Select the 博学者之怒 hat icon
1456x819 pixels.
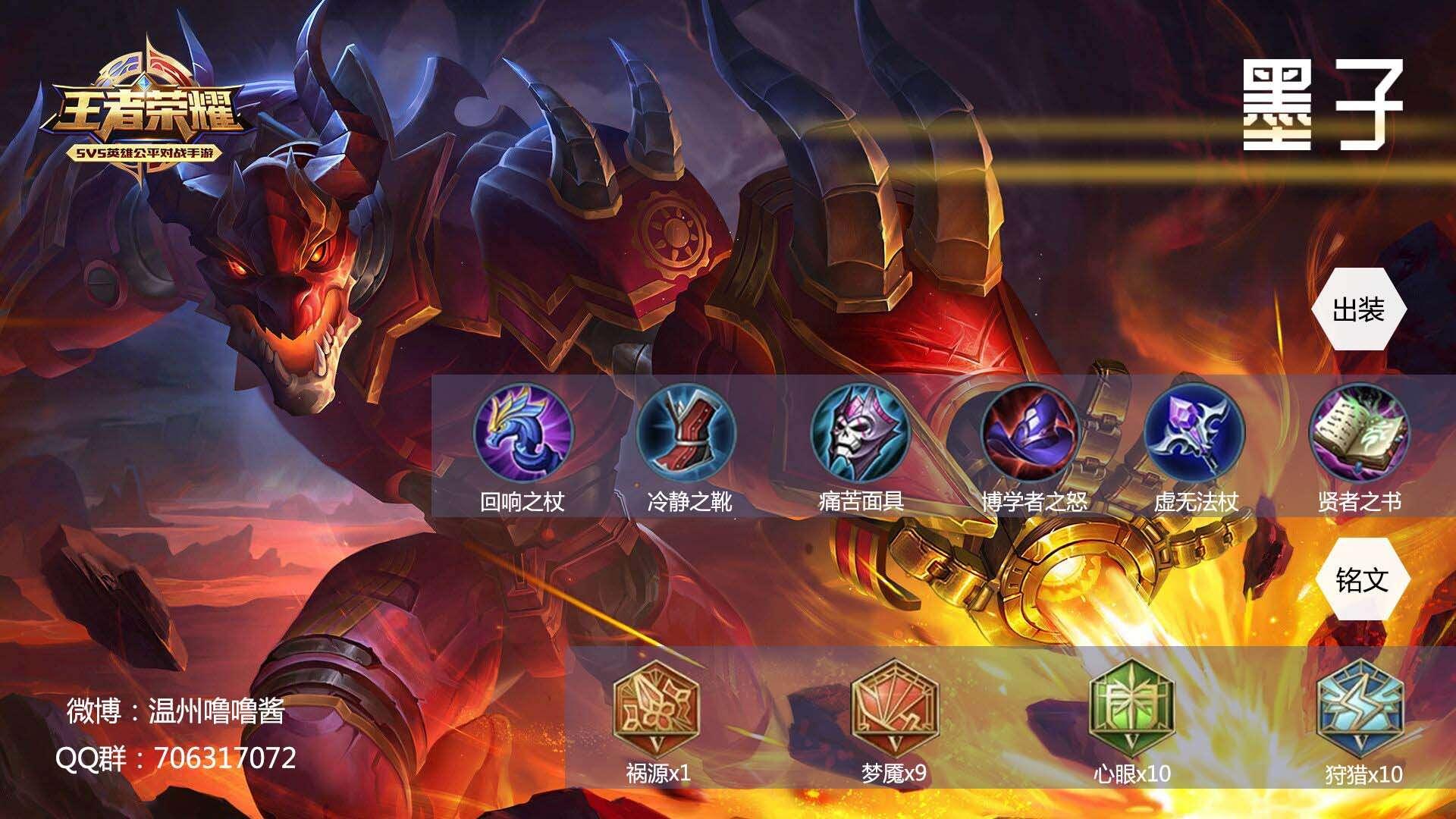click(x=1031, y=432)
